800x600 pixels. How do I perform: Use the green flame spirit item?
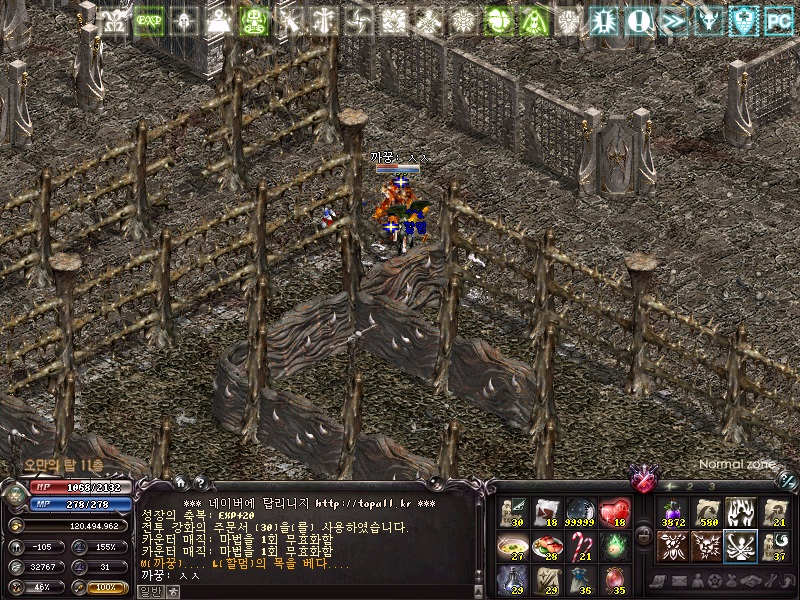(615, 546)
